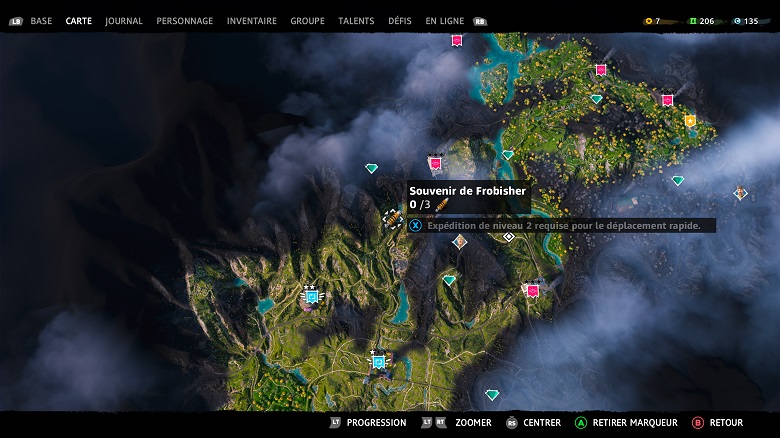The height and width of the screenshot is (438, 780).
Task: Click the Souvenir de Frobisher map marker
Action: 394,219
